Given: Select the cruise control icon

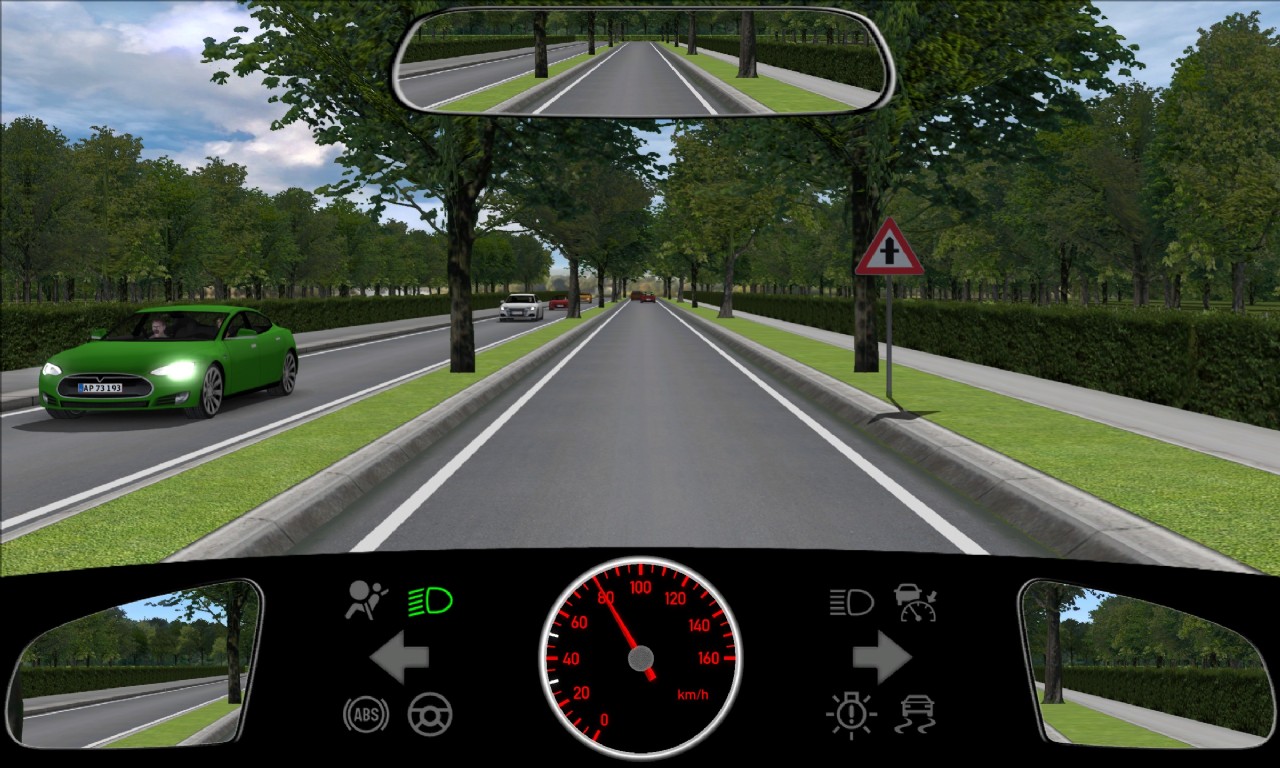Looking at the screenshot, I should click(x=915, y=602).
